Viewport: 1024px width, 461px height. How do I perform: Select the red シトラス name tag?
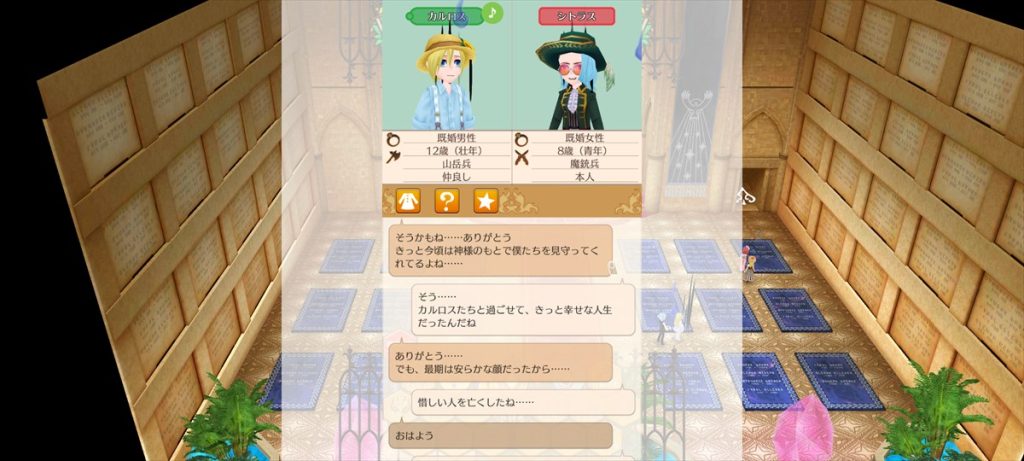click(x=577, y=16)
